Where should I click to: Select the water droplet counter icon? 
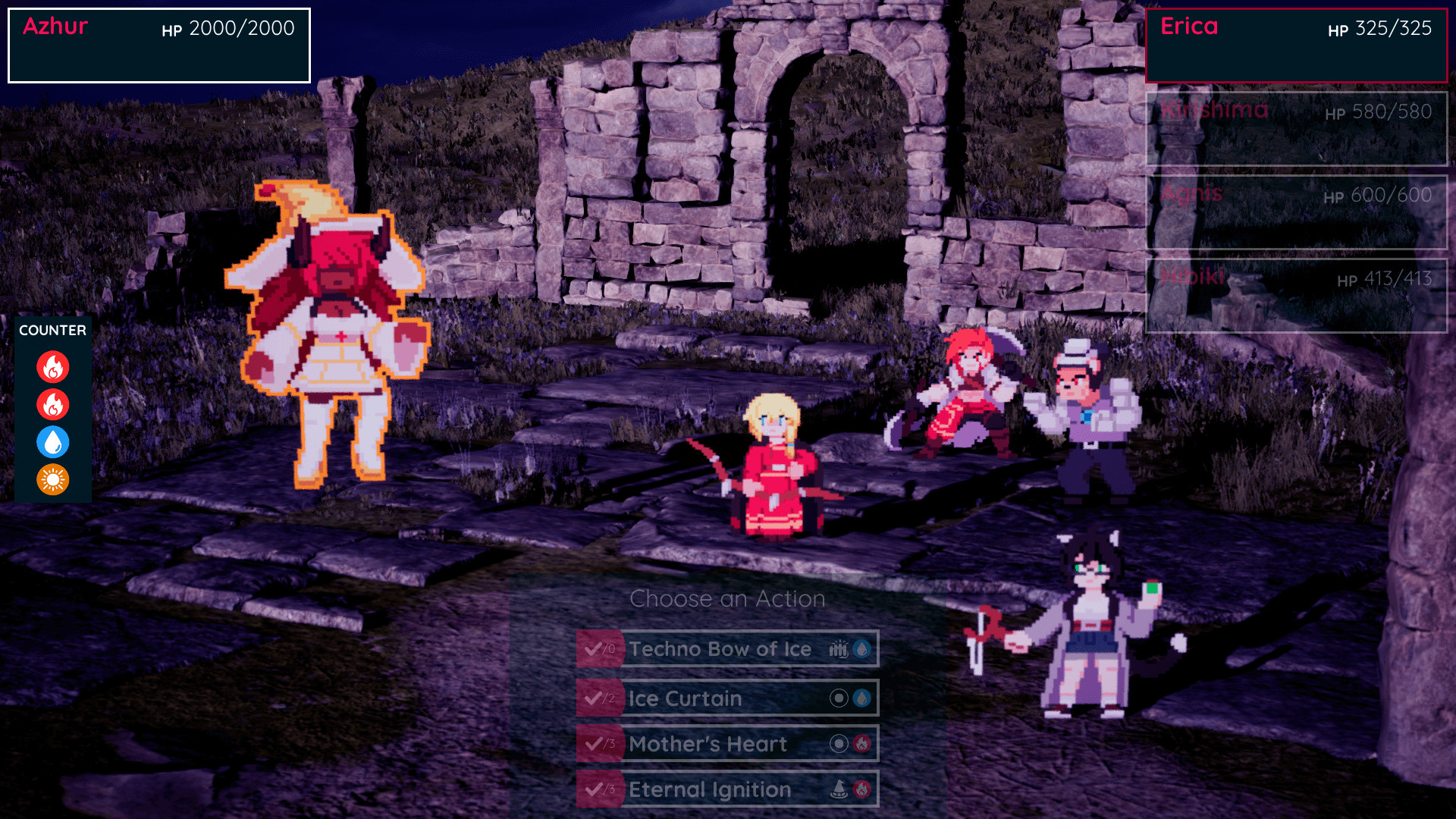53,442
